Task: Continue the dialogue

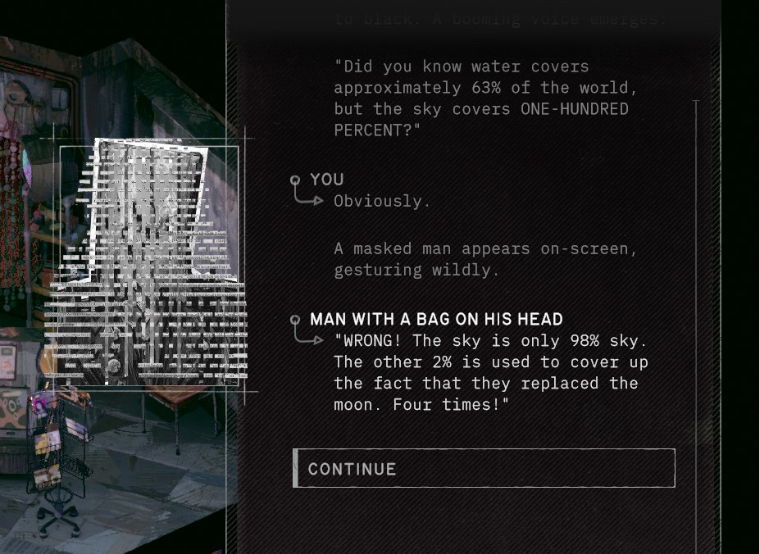Action: click(484, 469)
